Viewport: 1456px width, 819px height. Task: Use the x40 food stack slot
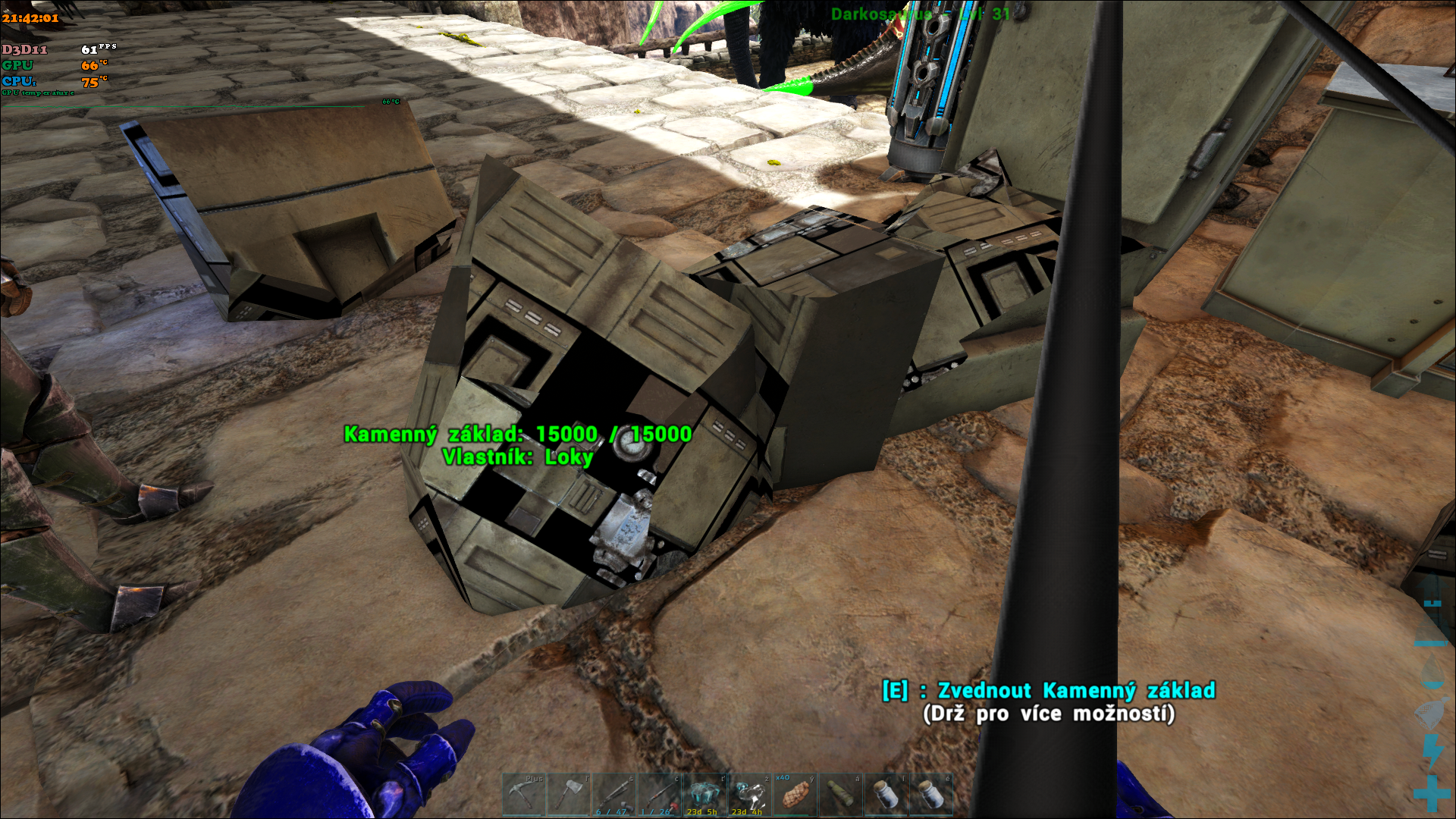795,794
